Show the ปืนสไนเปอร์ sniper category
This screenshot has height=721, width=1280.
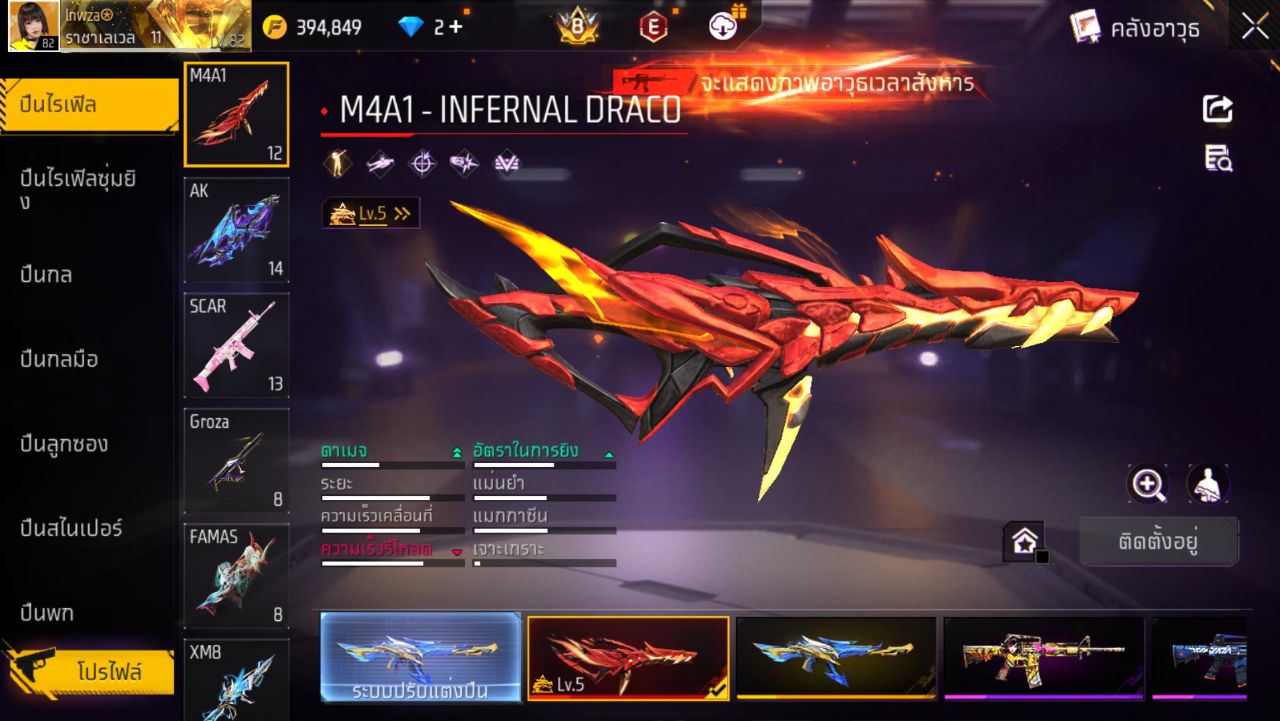point(71,528)
